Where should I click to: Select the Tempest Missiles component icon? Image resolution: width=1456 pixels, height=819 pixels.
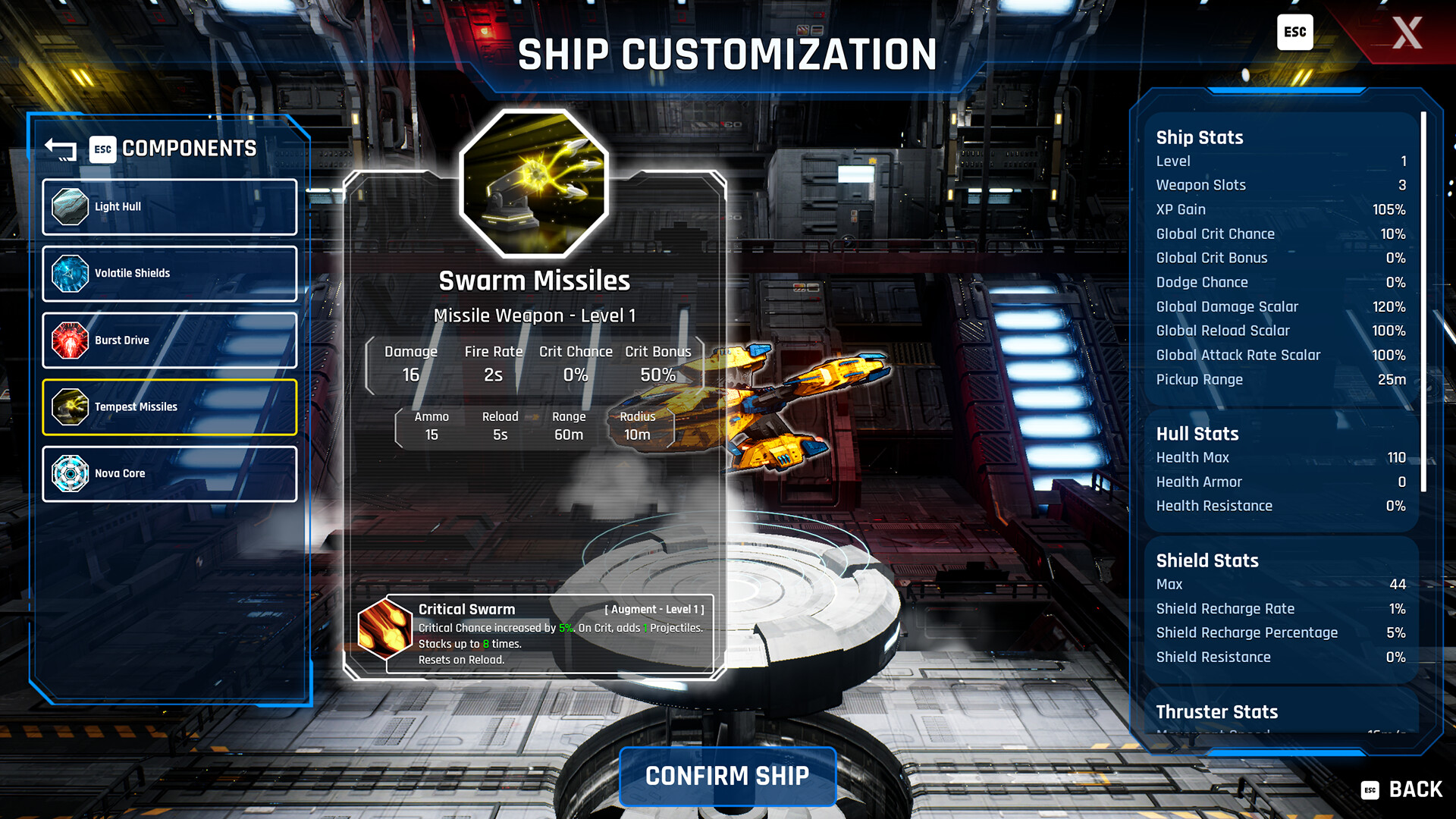pyautogui.click(x=70, y=406)
